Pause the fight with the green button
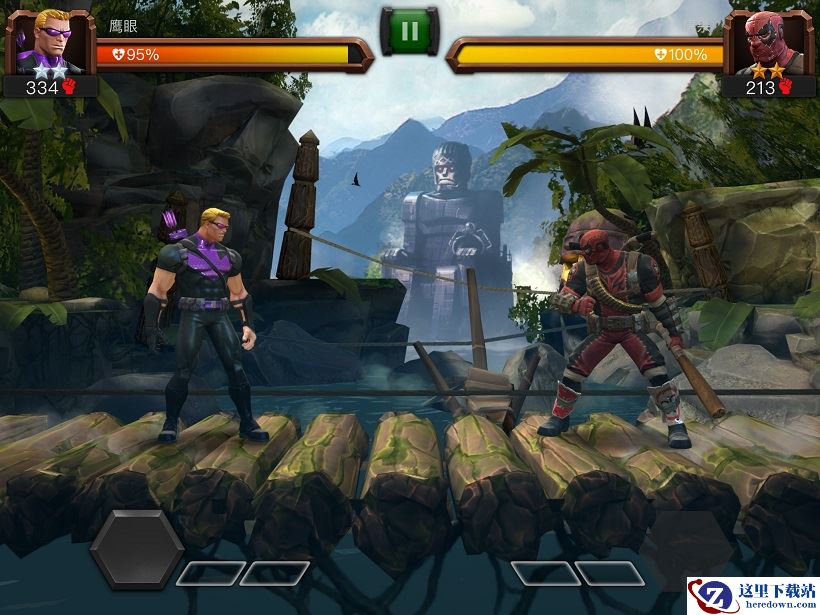820x615 pixels. tap(409, 30)
